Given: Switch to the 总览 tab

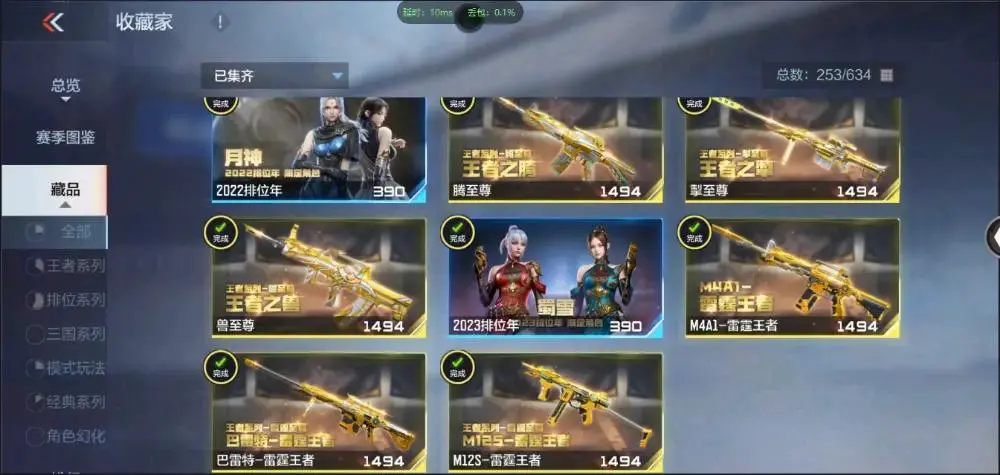Looking at the screenshot, I should 66,86.
